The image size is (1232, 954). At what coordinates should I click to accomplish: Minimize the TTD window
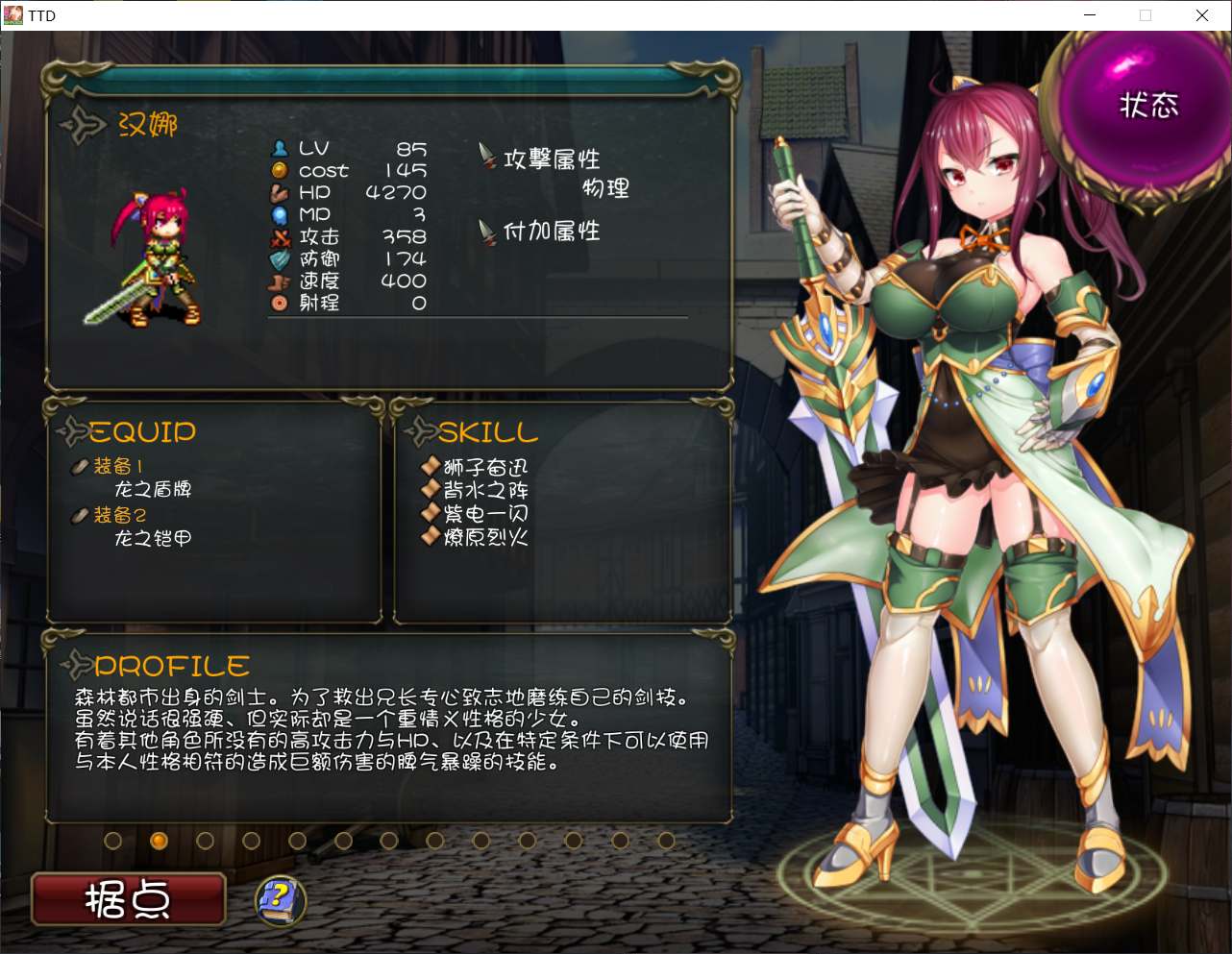coord(1090,15)
